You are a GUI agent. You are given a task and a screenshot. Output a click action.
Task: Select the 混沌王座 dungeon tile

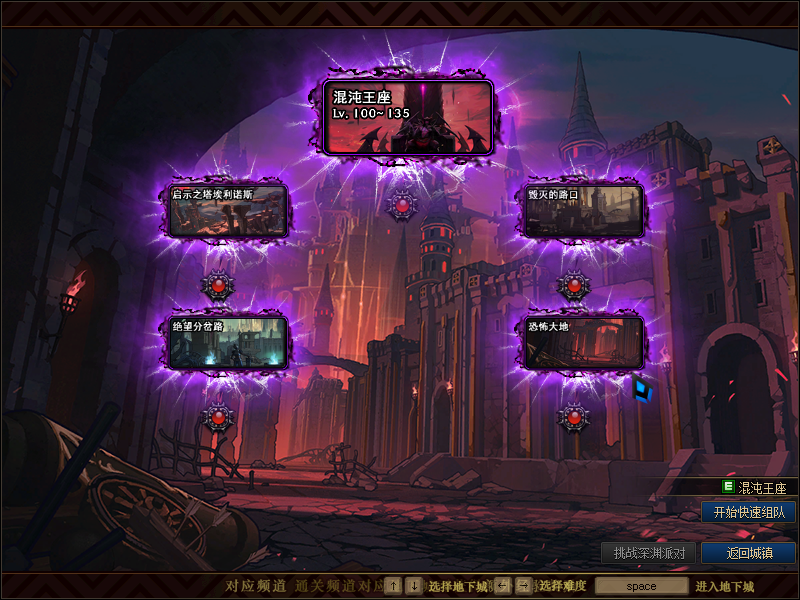coord(410,117)
